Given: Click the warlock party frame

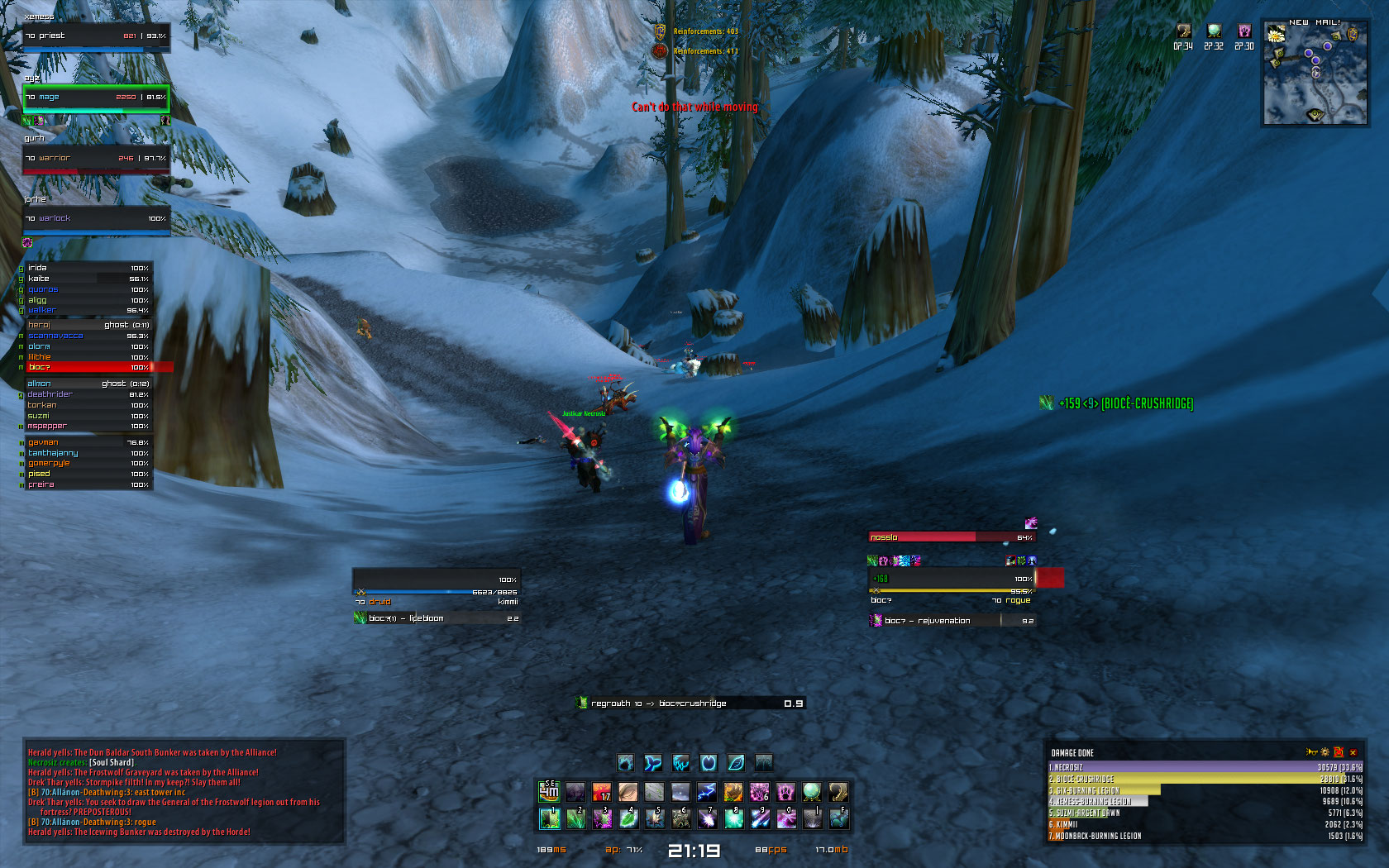Looking at the screenshot, I should click(96, 219).
